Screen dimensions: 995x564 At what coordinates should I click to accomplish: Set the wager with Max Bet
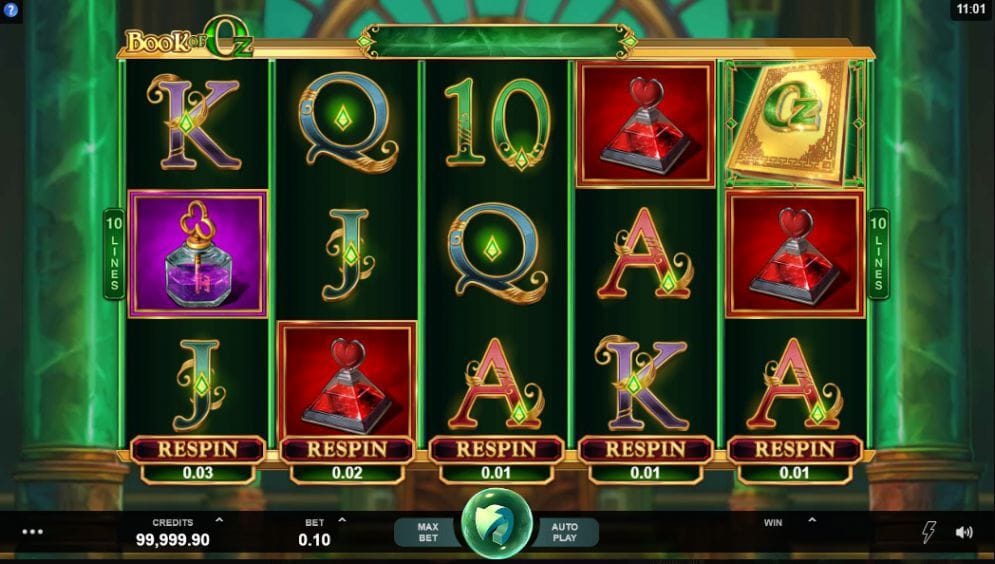tap(428, 532)
